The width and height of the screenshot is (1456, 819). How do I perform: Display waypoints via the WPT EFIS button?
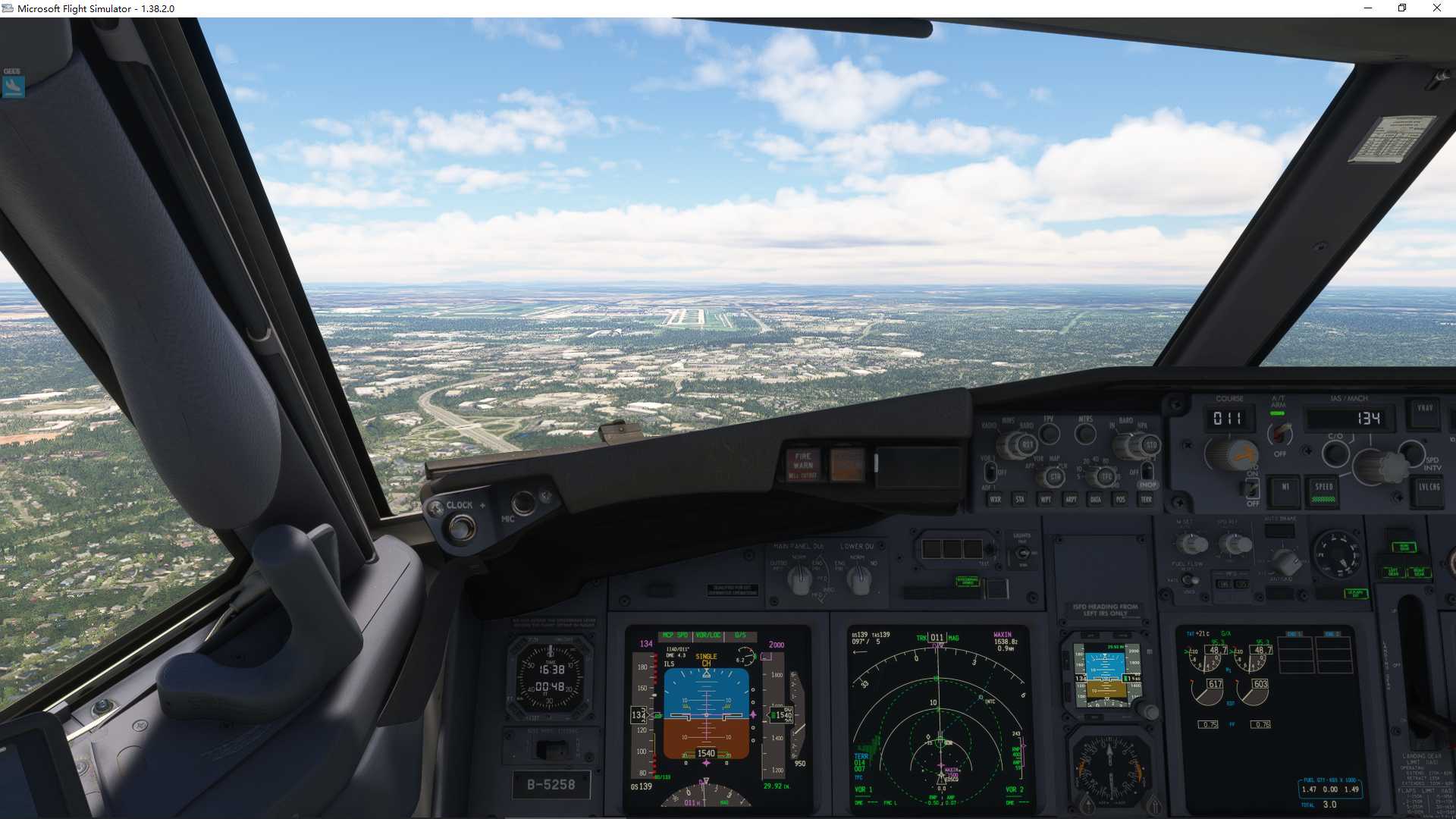point(1046,500)
